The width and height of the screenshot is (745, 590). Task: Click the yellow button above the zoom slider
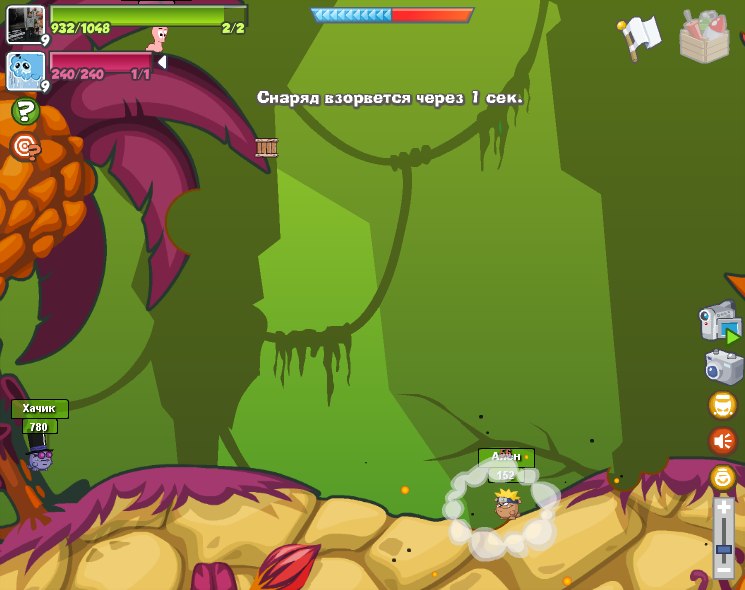coord(722,477)
